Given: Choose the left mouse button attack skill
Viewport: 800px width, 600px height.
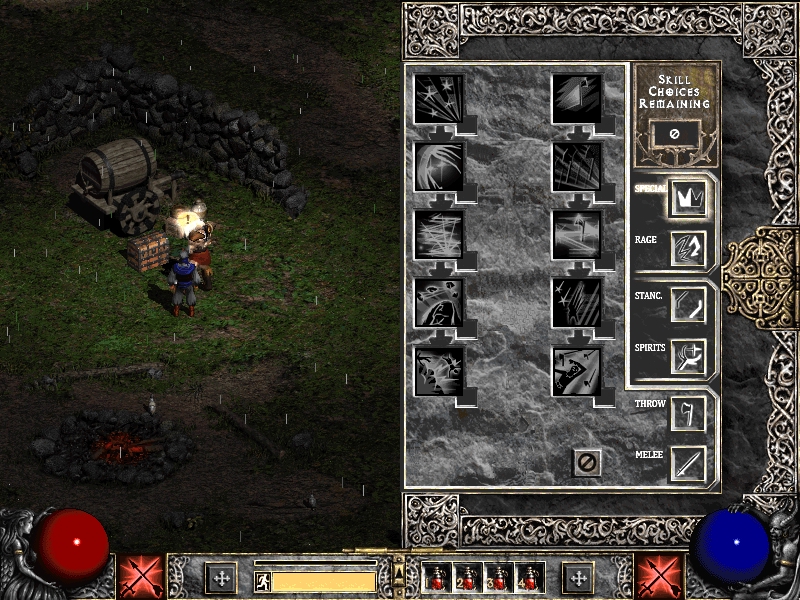Looking at the screenshot, I should coord(139,577).
